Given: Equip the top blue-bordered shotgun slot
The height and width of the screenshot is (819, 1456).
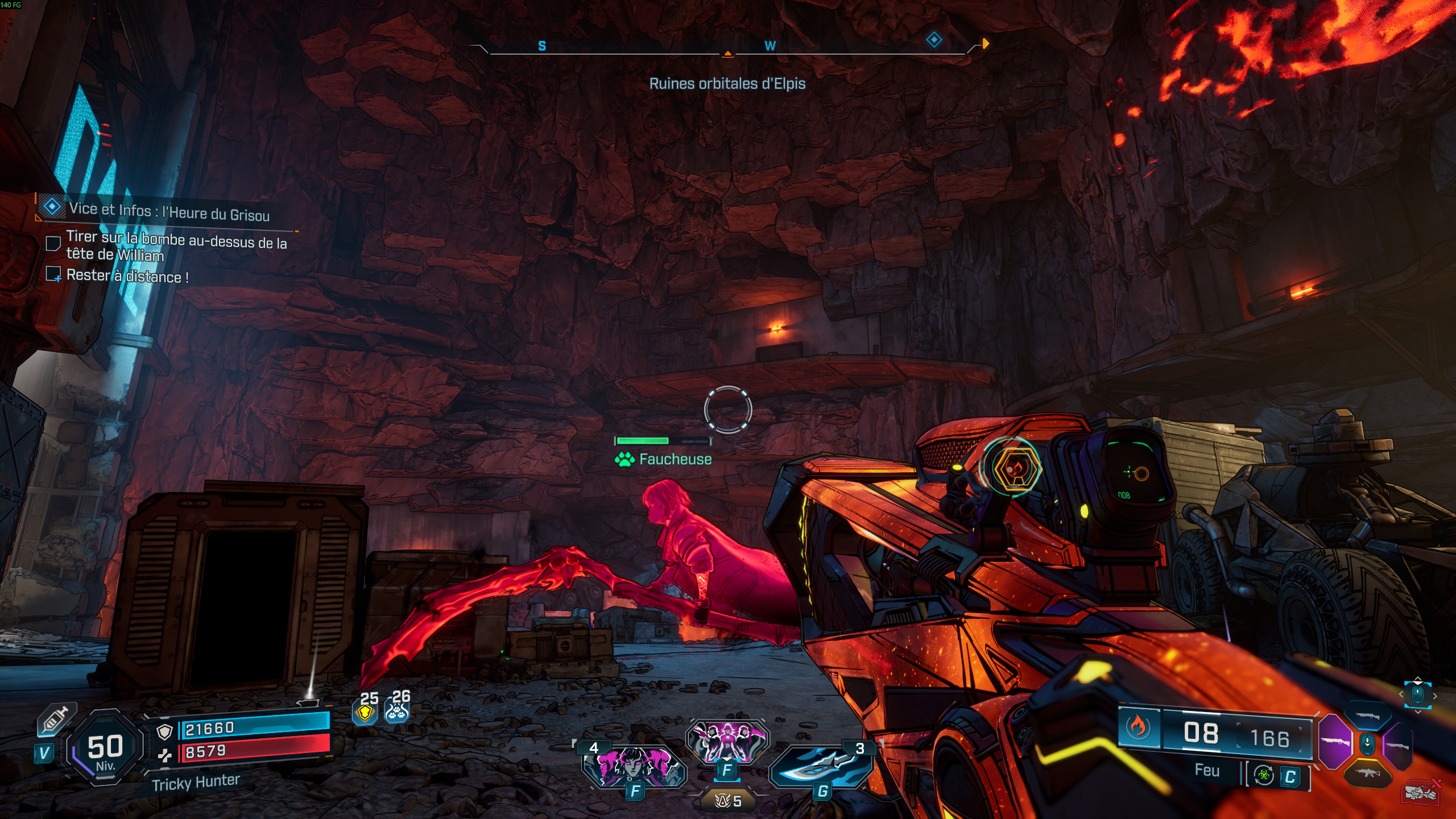Looking at the screenshot, I should [1367, 717].
